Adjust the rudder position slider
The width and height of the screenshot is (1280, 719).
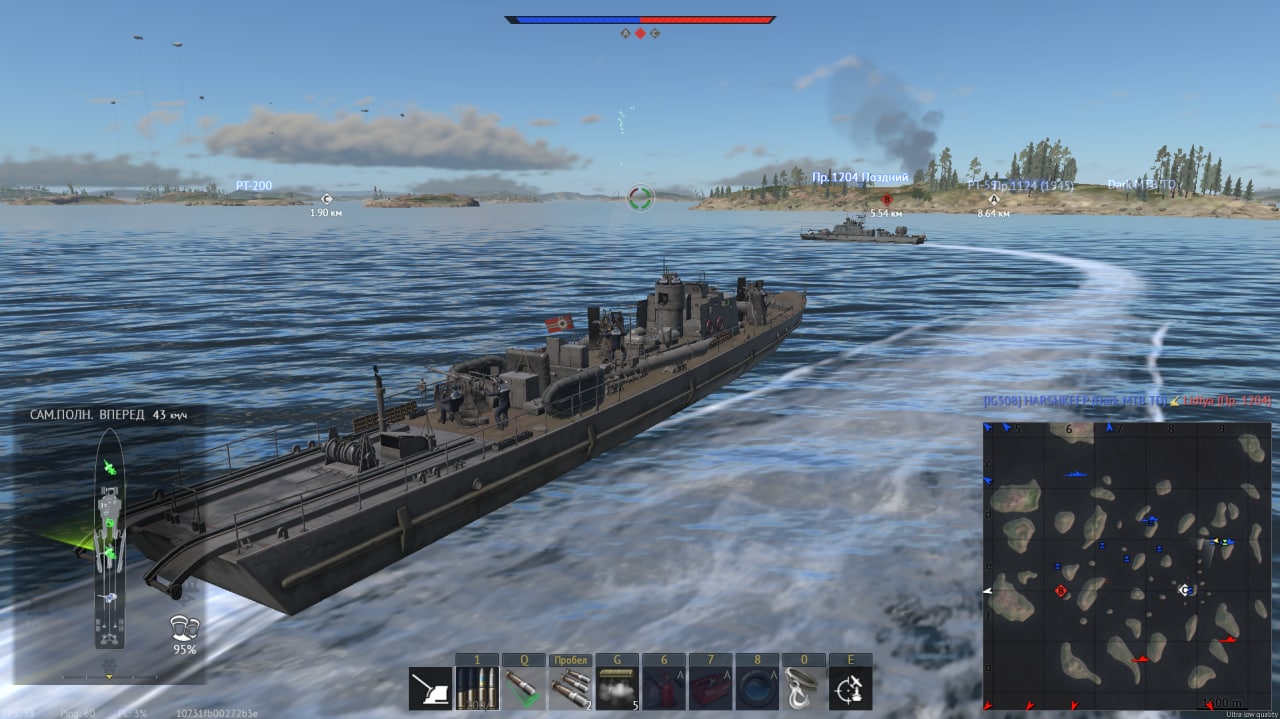(x=109, y=677)
